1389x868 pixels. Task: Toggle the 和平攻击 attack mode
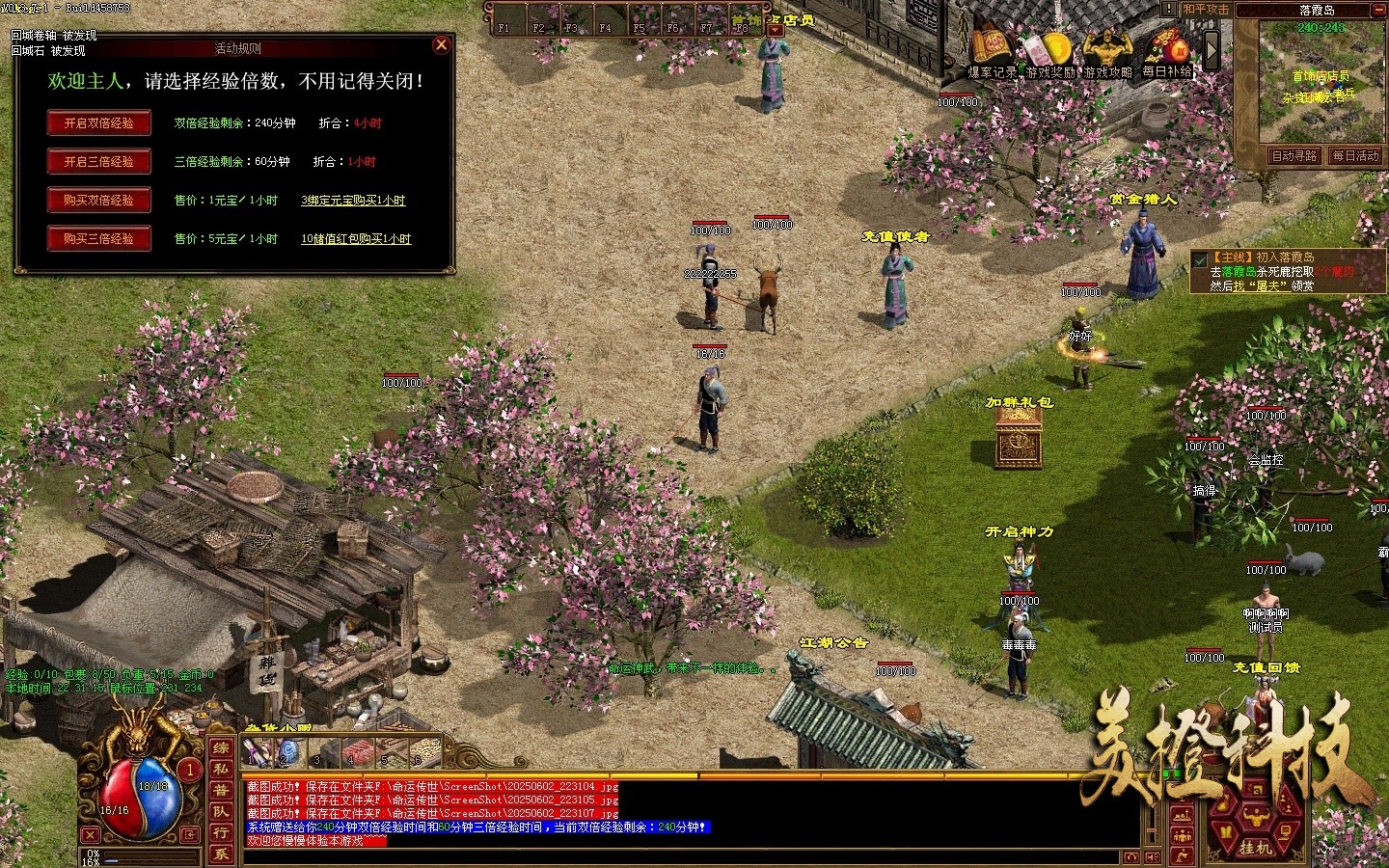tap(1206, 10)
